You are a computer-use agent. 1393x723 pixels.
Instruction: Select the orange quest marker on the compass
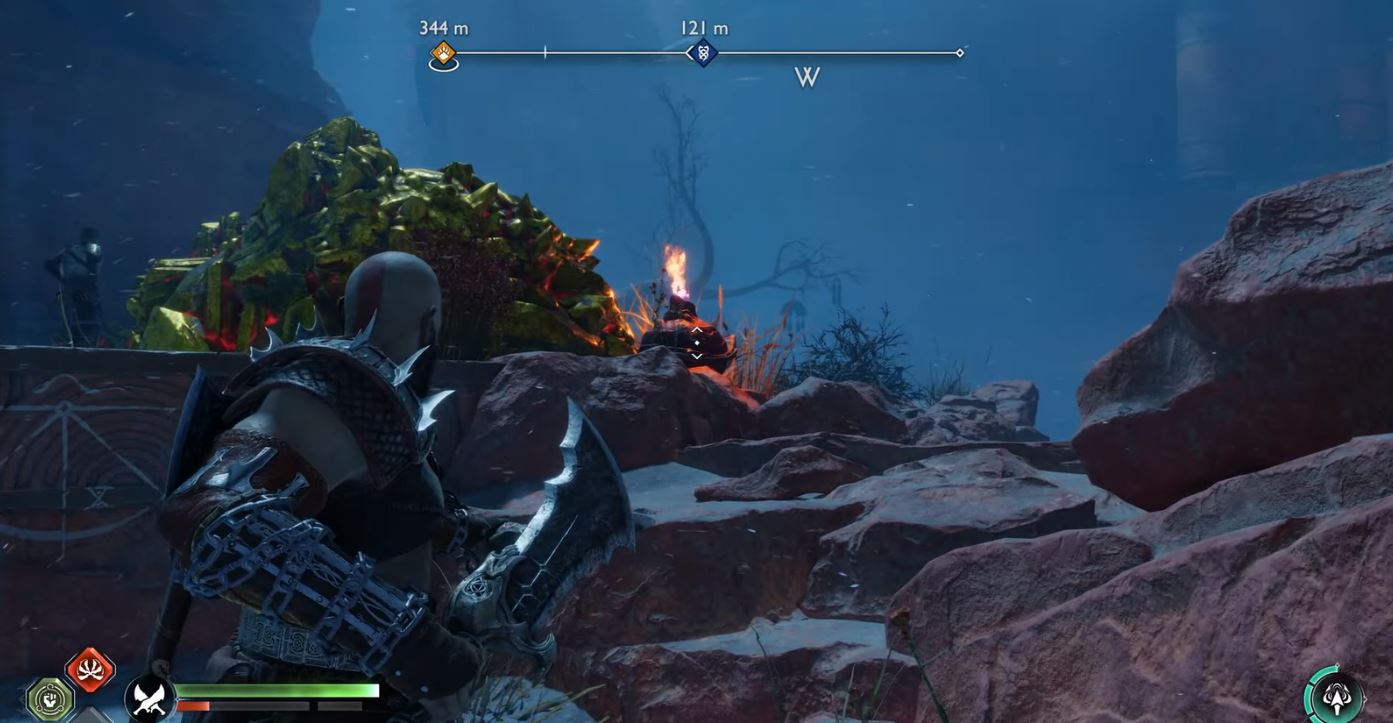pos(443,53)
